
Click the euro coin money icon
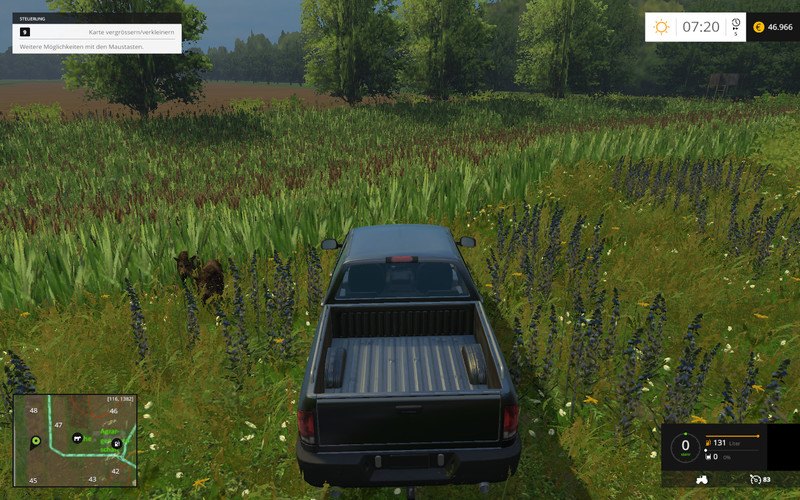coord(758,27)
